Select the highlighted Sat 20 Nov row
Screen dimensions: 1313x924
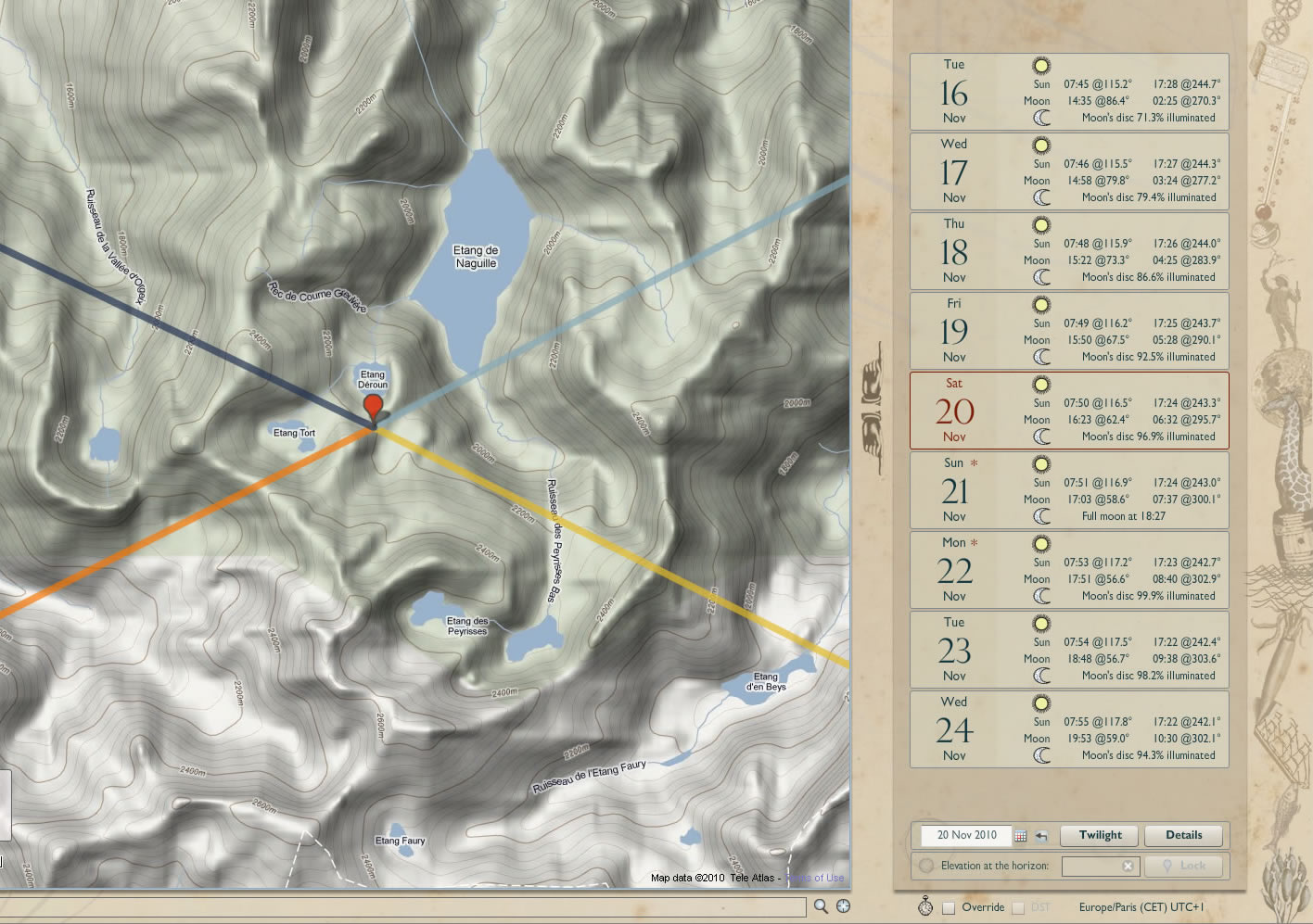point(1069,411)
